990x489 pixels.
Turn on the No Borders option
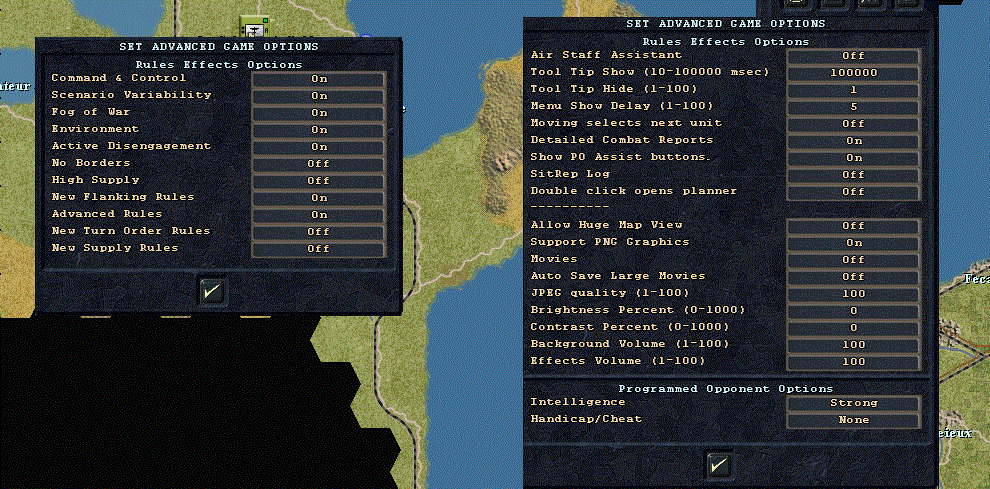click(x=318, y=163)
